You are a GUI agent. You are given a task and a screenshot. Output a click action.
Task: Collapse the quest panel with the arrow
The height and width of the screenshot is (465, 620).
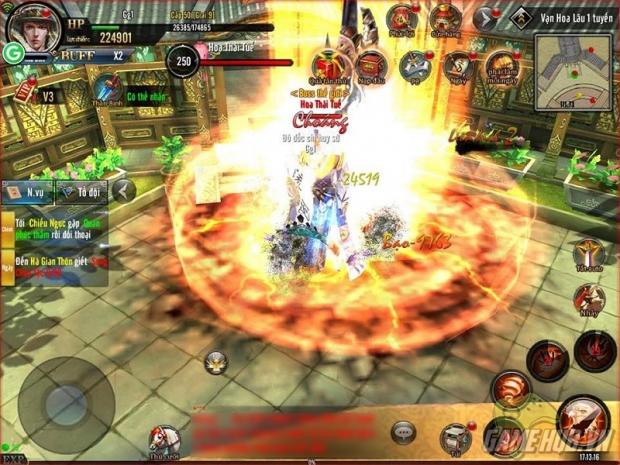[123, 189]
